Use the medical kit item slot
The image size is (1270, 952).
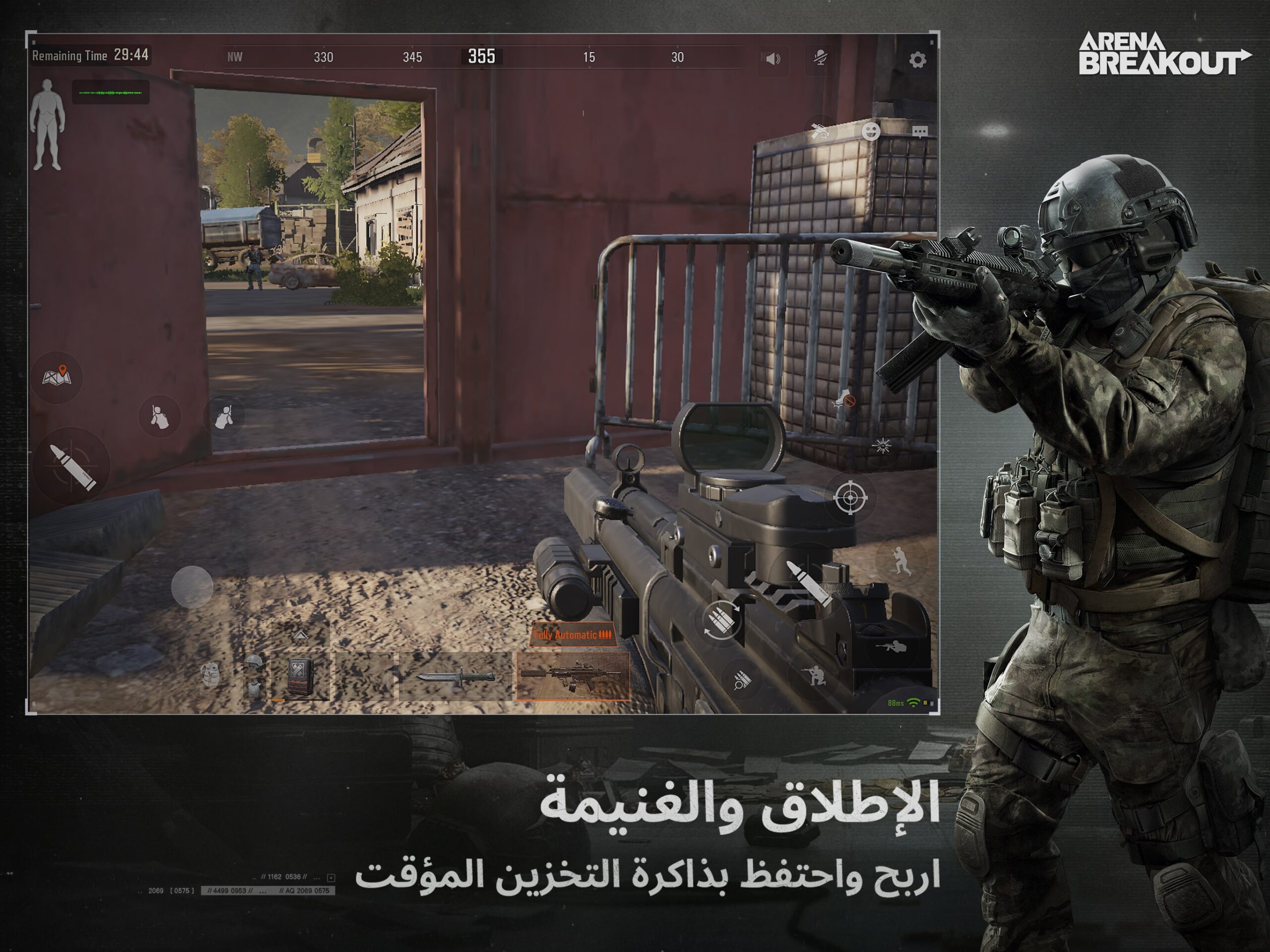[300, 677]
